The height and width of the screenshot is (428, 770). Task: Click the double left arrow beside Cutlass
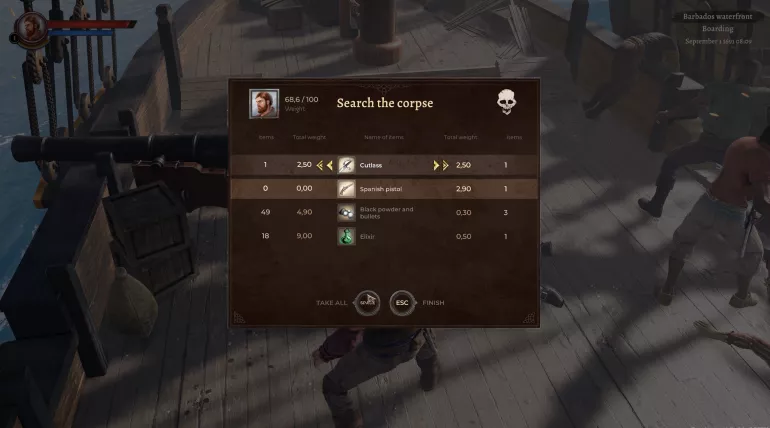tap(320, 165)
